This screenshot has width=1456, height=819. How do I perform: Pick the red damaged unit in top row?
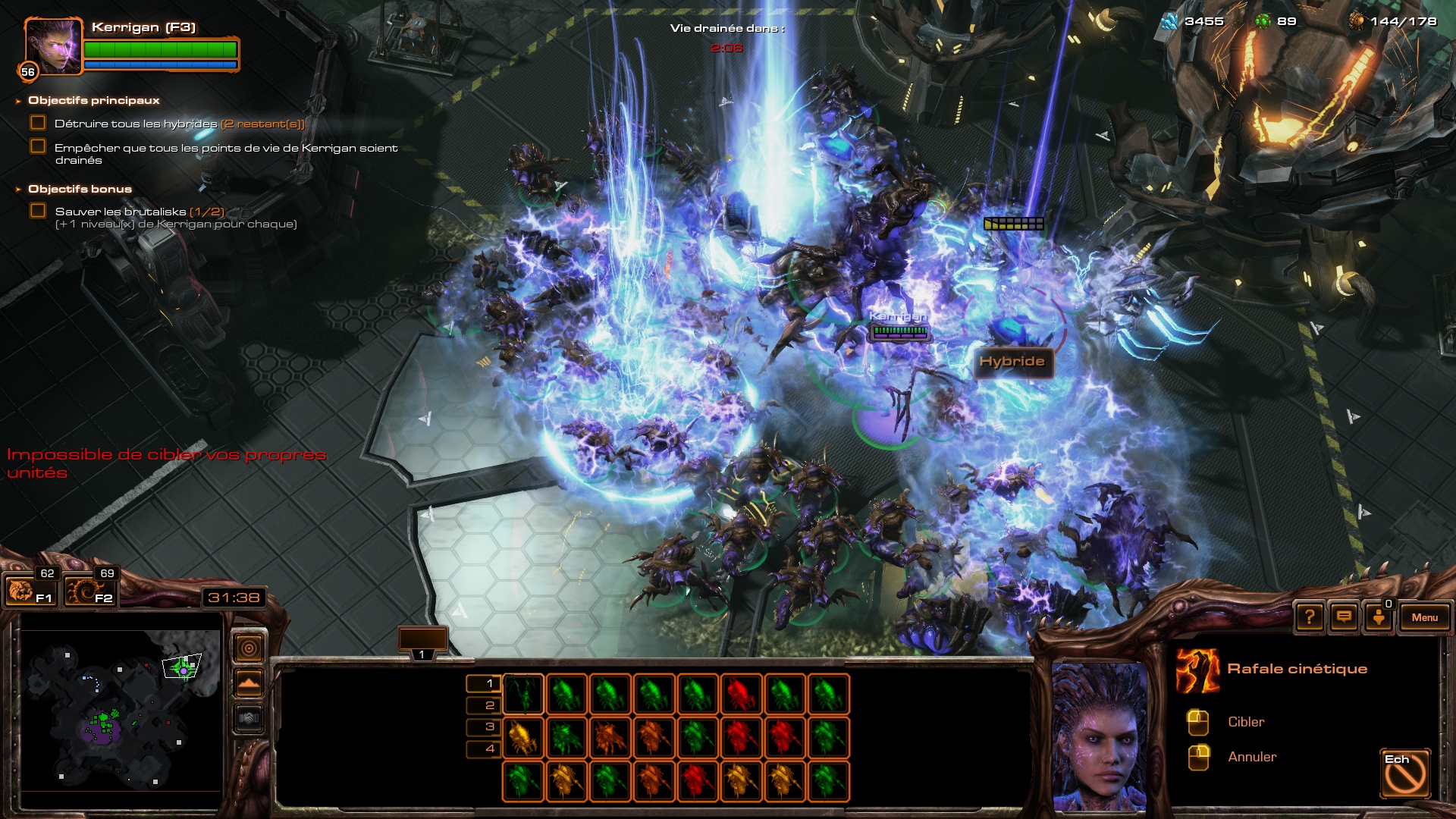(x=742, y=694)
